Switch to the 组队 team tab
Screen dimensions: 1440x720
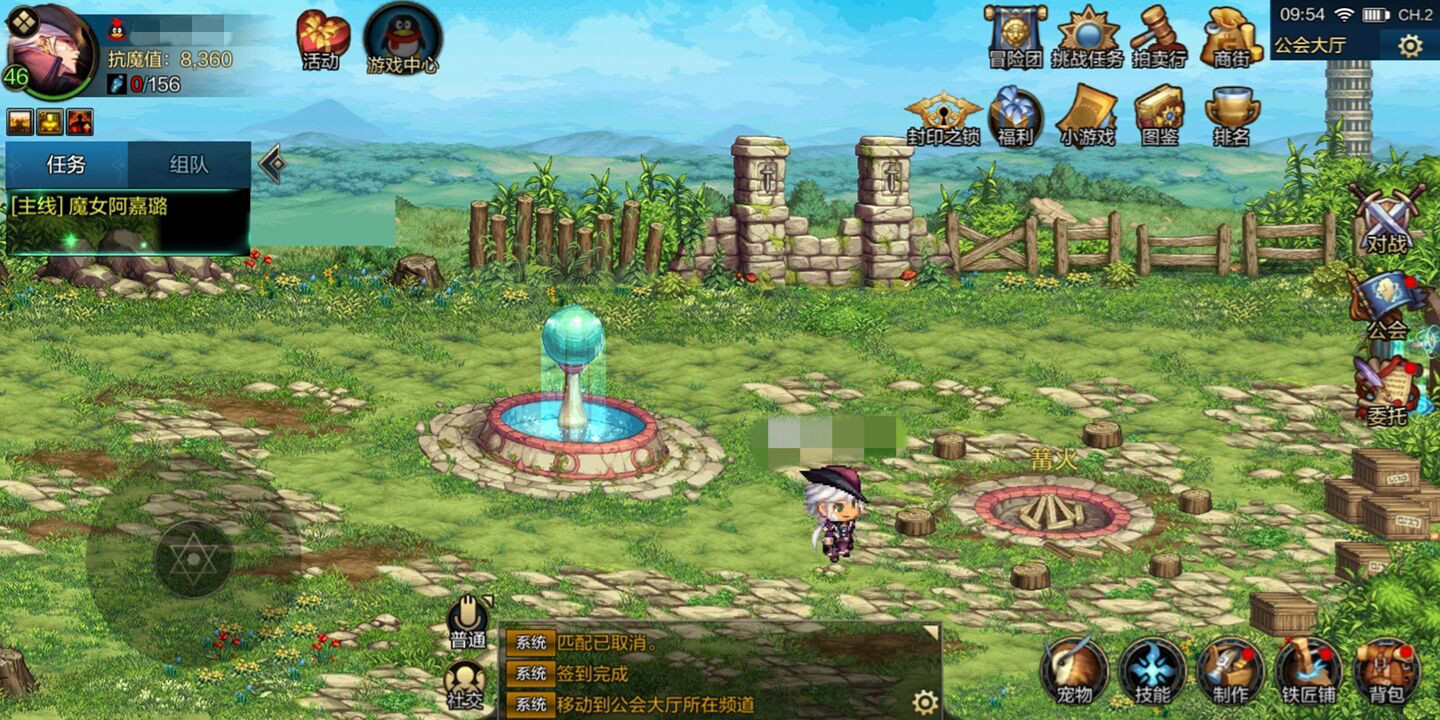pos(189,165)
